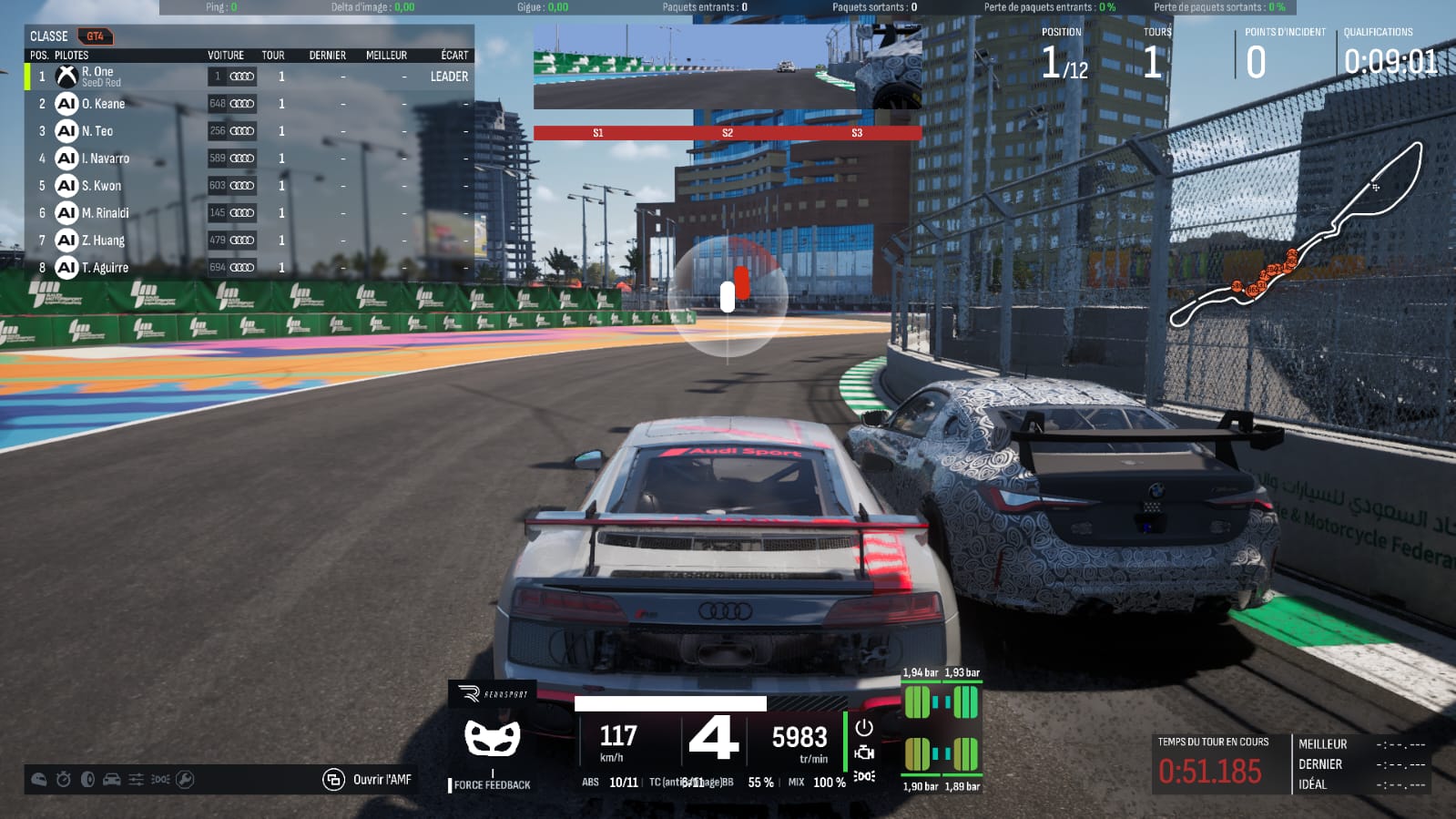Open the tyre icon in the bottom toolbar
Viewport: 1456px width, 819px height.
click(x=87, y=780)
